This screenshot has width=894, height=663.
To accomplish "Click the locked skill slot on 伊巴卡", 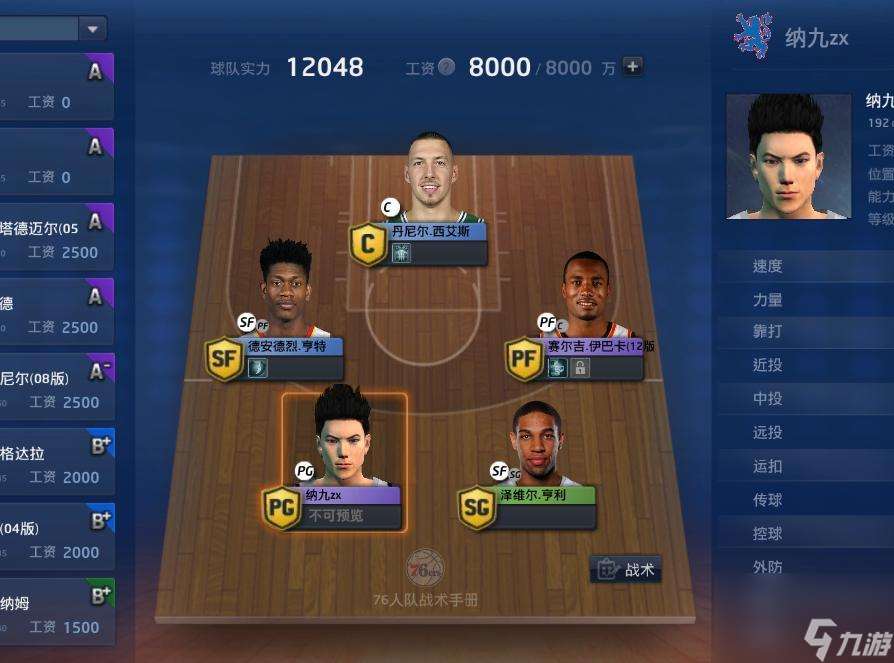I will (580, 368).
